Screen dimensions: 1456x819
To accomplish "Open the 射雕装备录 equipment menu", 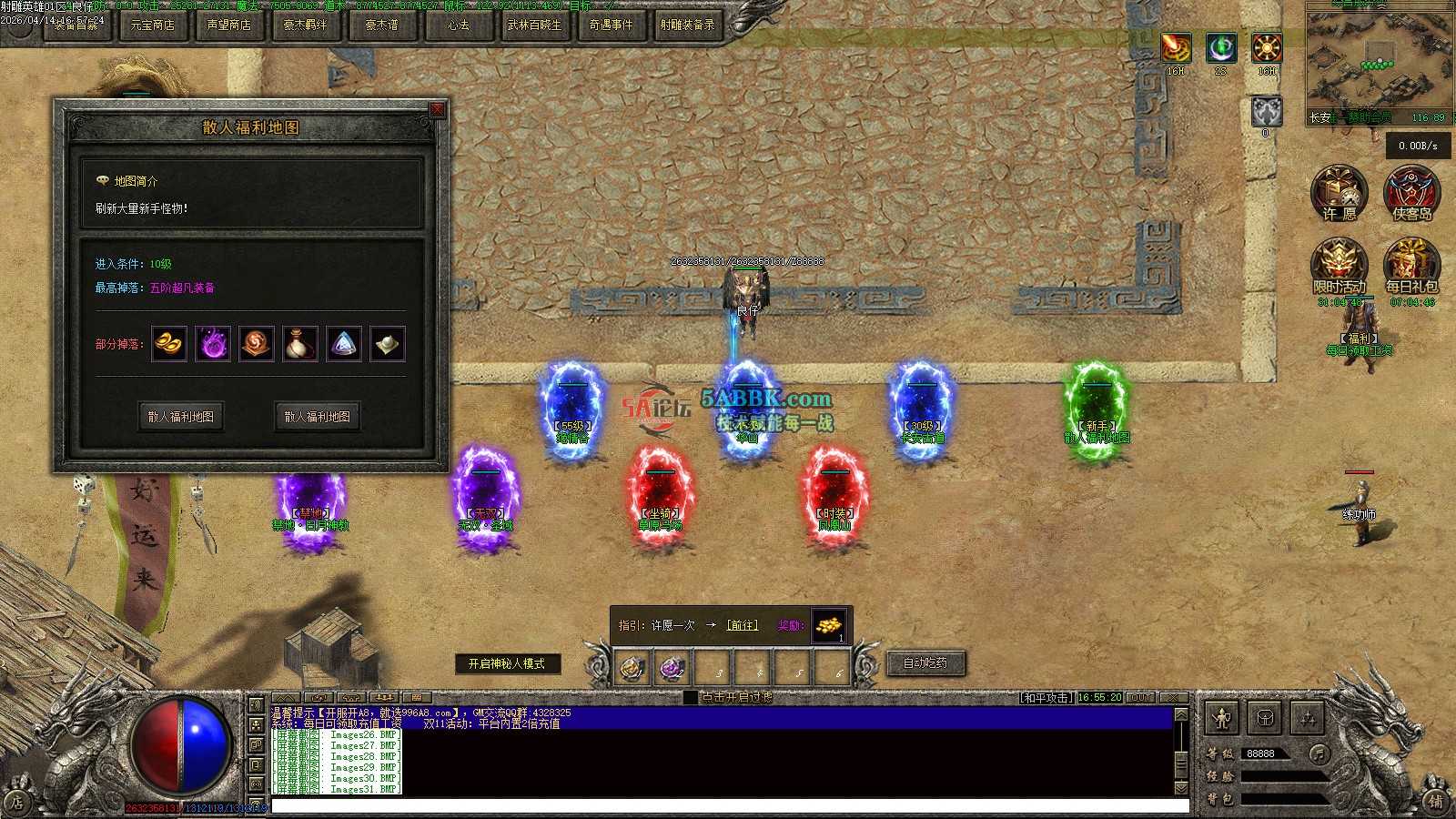I will click(x=687, y=25).
